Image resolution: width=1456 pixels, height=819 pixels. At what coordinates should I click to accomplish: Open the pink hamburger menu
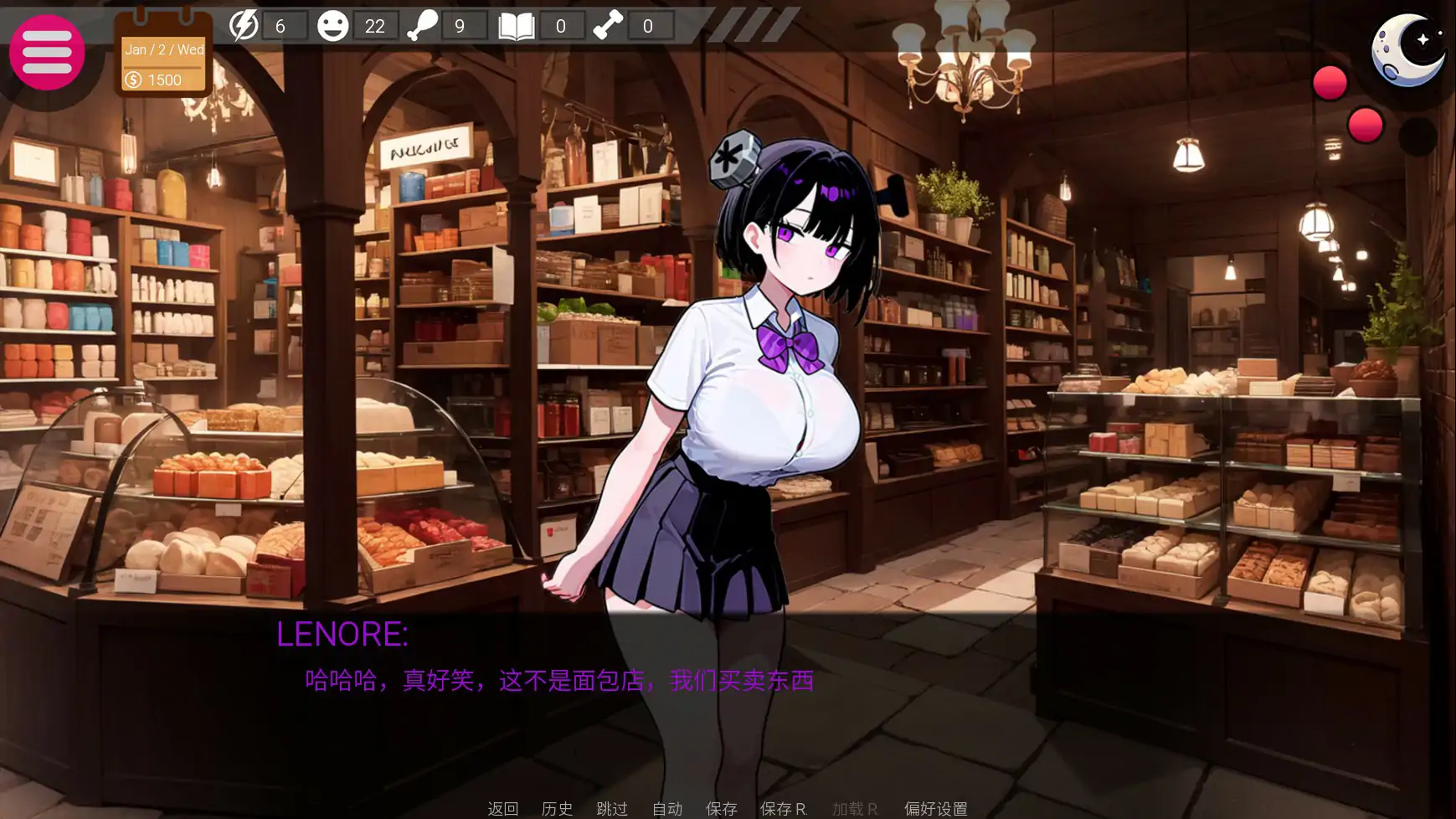coord(47,52)
